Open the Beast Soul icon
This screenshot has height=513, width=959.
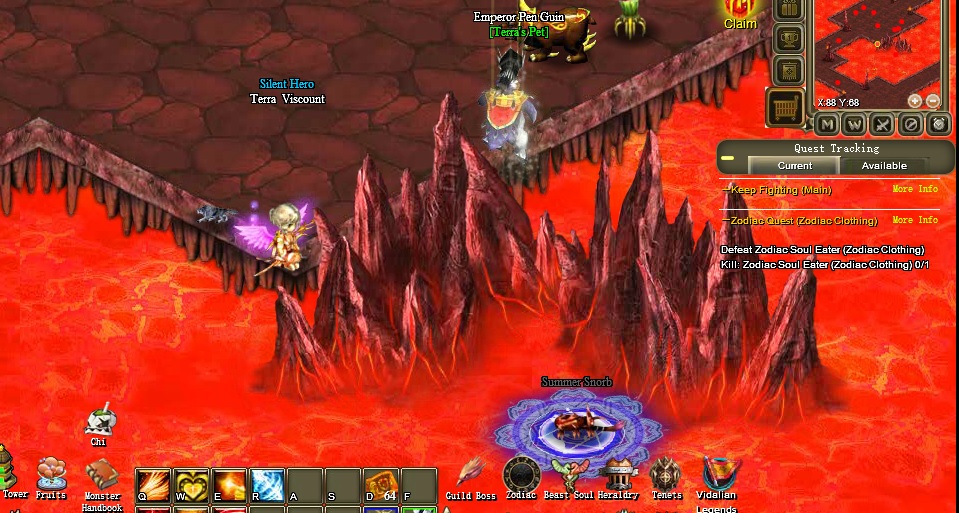(568, 475)
